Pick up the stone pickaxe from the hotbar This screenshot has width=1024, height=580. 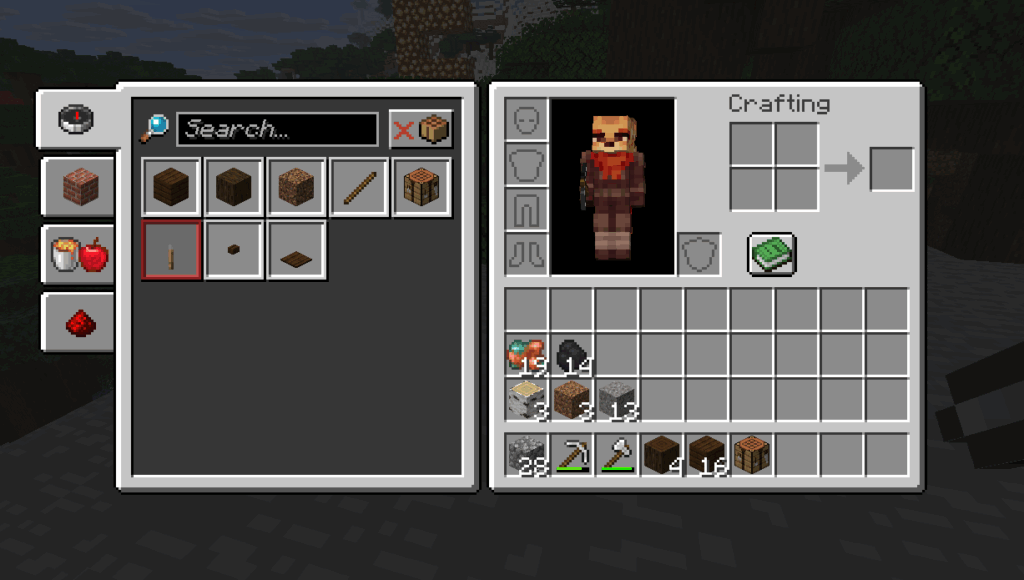click(571, 455)
